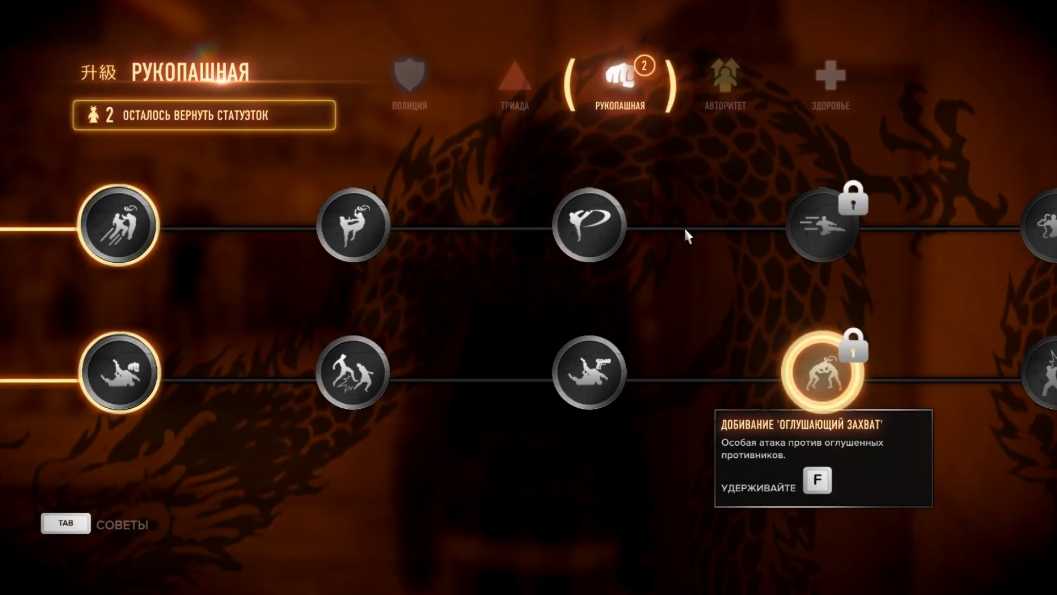The height and width of the screenshot is (595, 1057).
Task: Open the Здоровье cross tab
Action: [x=830, y=80]
